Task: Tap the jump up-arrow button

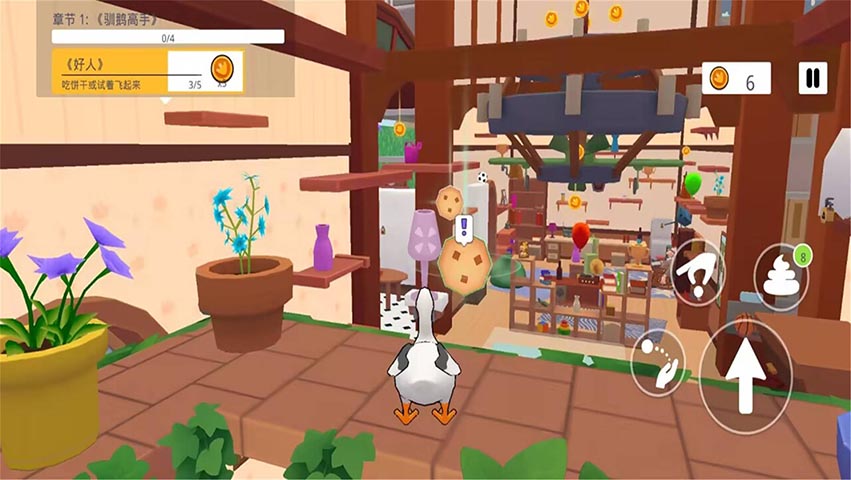Action: click(744, 376)
